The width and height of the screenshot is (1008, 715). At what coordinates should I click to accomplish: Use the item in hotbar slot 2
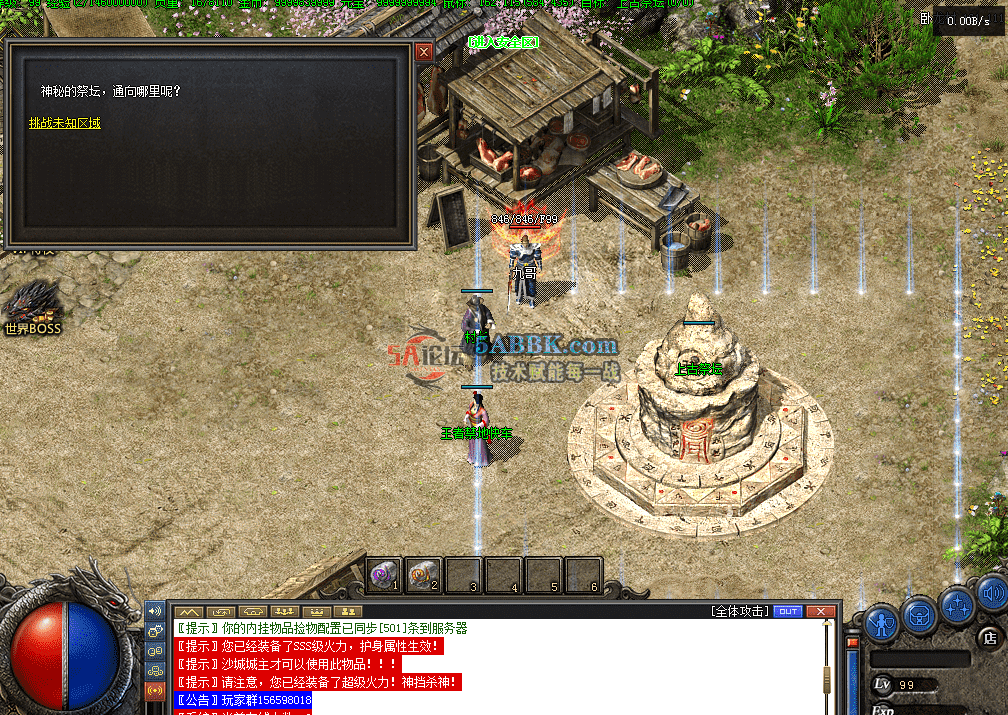tap(424, 574)
